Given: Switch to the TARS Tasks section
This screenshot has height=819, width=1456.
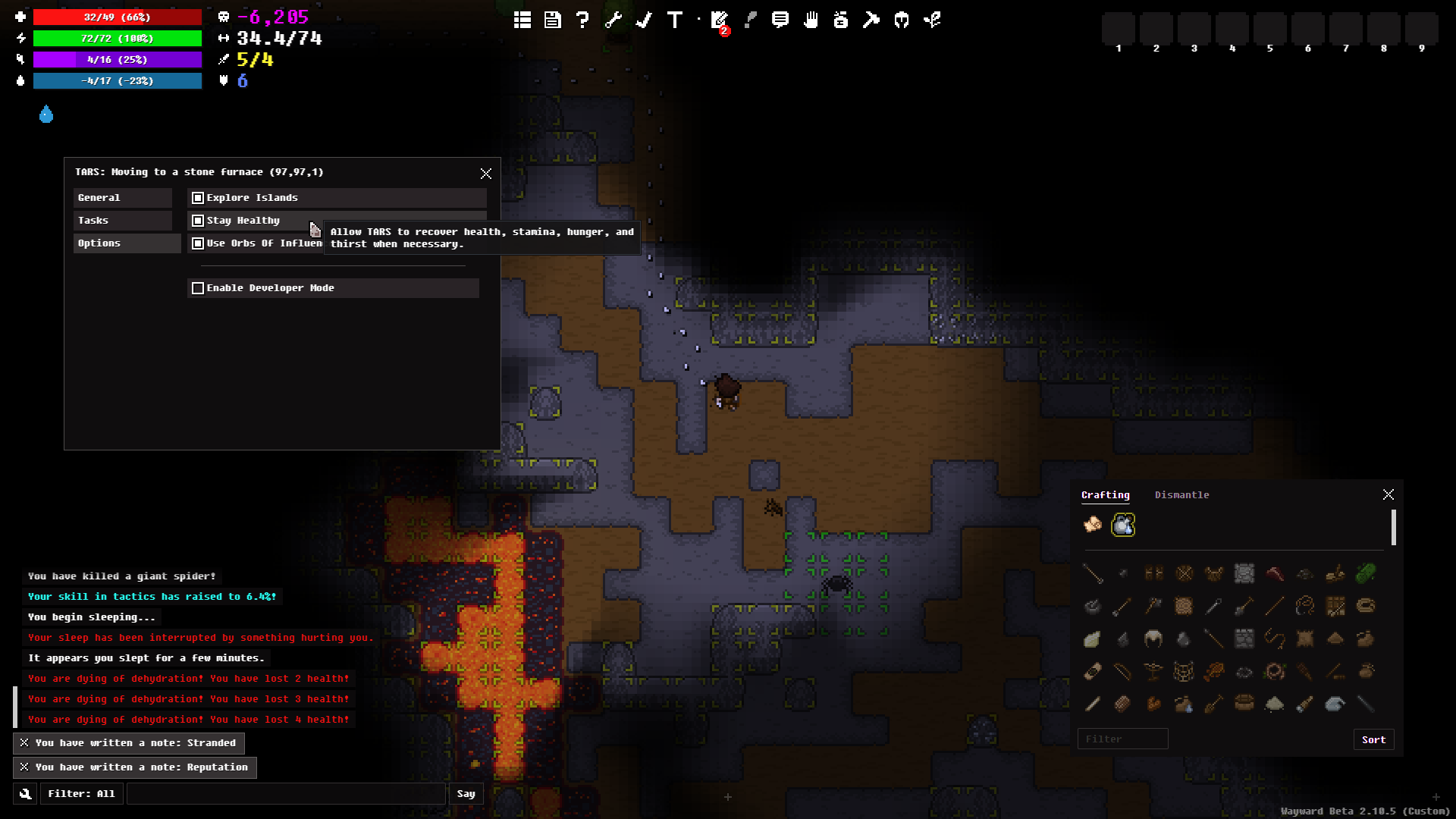Looking at the screenshot, I should tap(123, 221).
